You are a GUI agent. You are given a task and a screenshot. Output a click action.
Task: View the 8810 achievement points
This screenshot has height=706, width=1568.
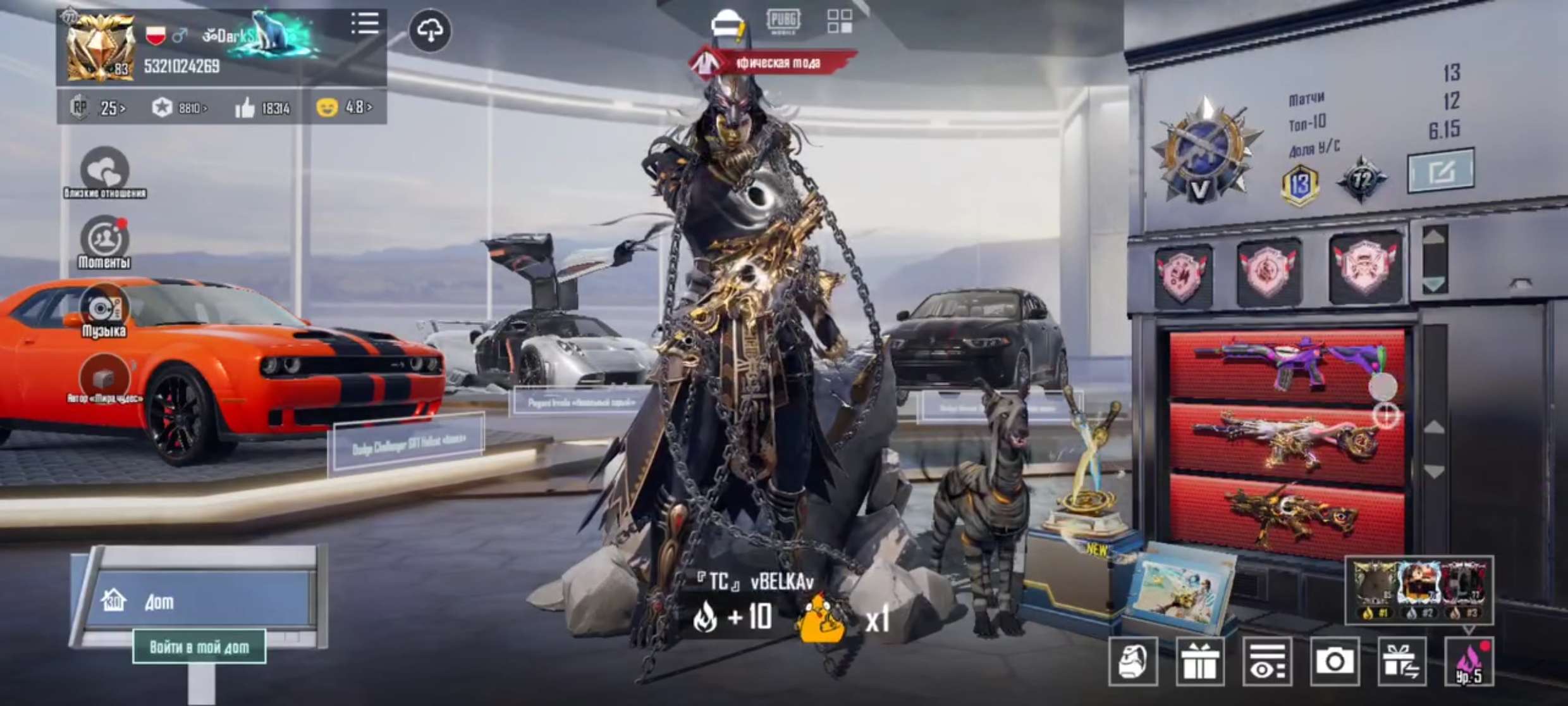[180, 108]
